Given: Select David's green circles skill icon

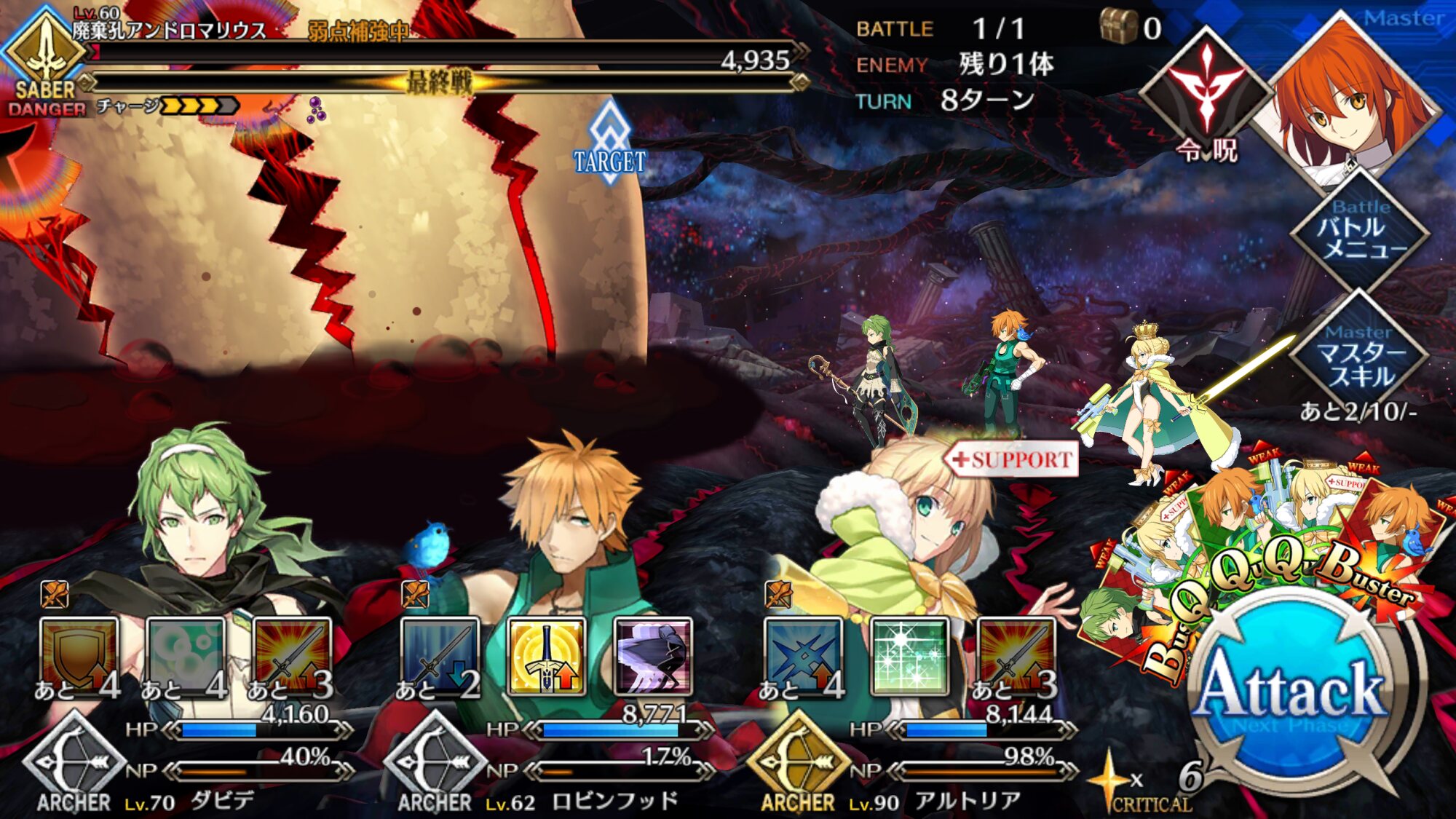Looking at the screenshot, I should [185, 655].
